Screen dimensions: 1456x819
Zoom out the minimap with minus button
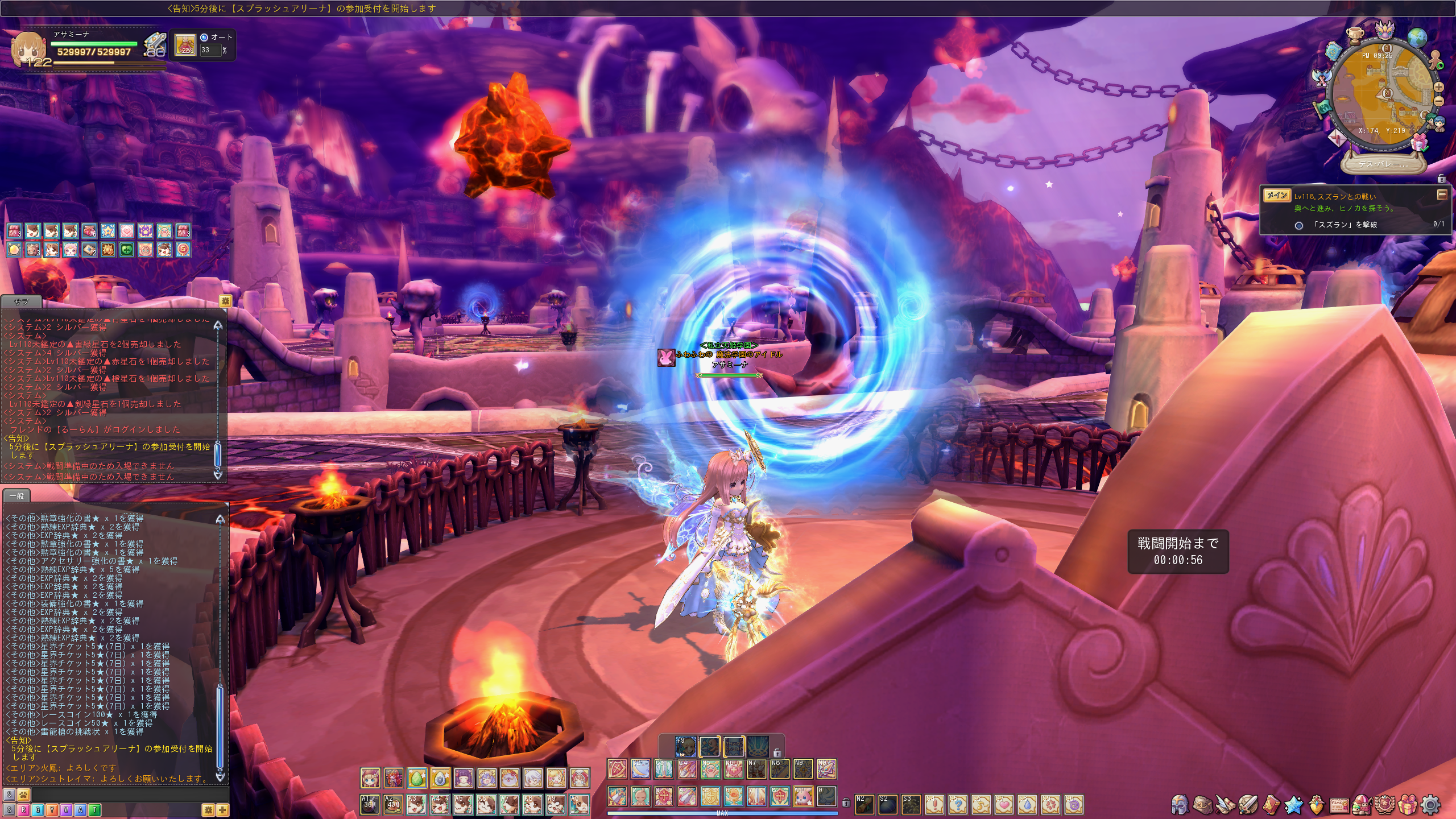pos(1438,101)
